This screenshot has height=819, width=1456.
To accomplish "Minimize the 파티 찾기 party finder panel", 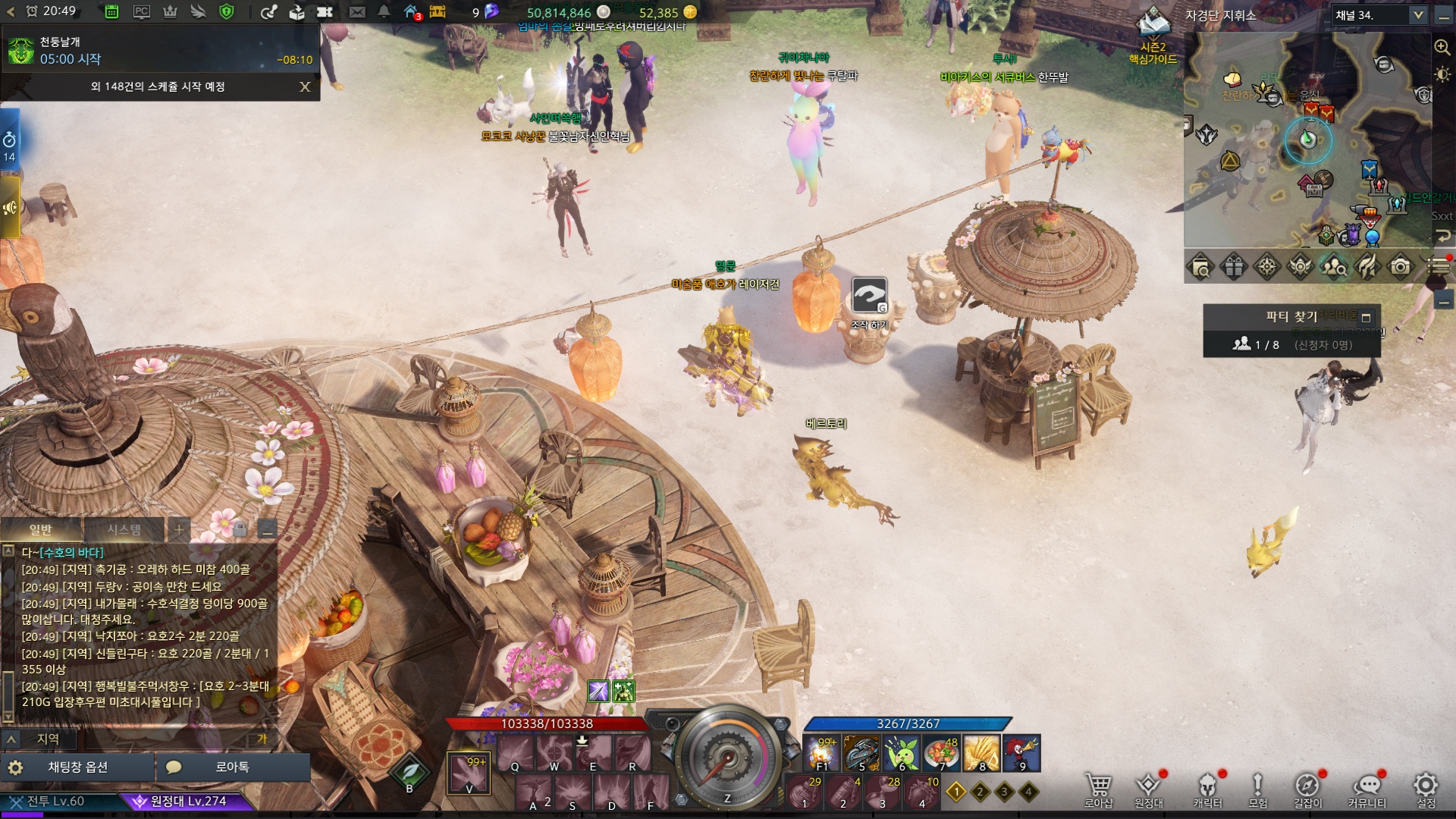I will (x=1367, y=318).
